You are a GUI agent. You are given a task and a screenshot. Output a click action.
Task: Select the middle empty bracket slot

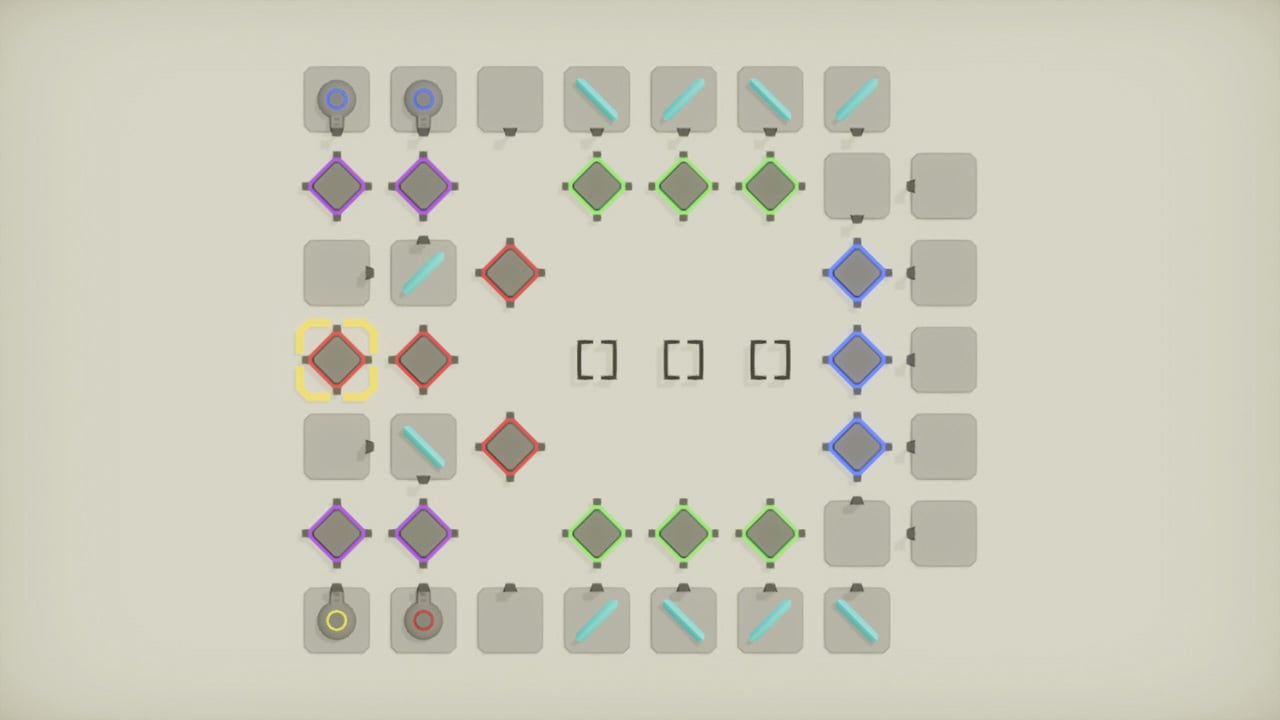pyautogui.click(x=683, y=360)
